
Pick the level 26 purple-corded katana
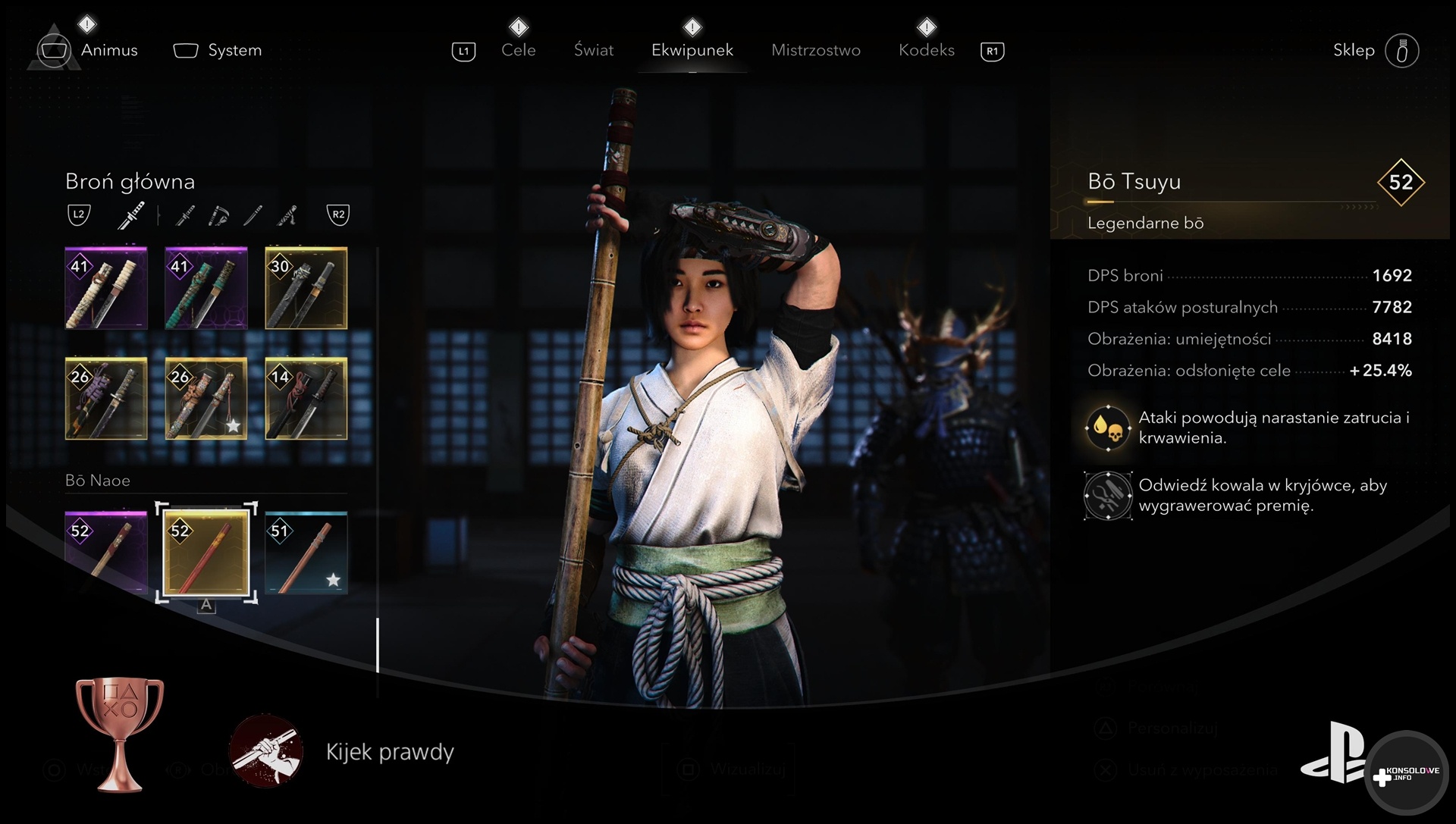pos(106,399)
